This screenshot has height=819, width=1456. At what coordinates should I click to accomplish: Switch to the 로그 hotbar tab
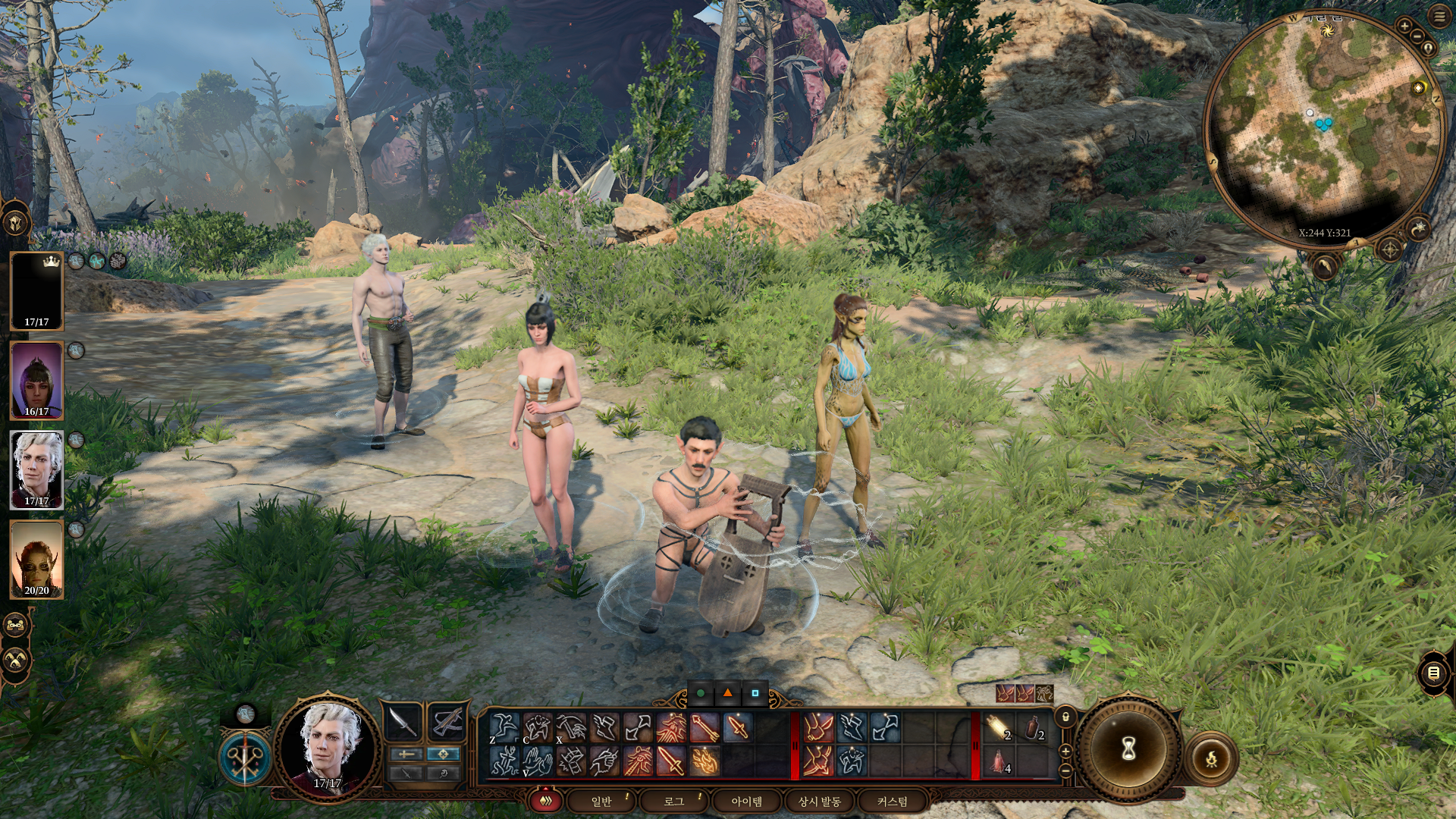(673, 801)
